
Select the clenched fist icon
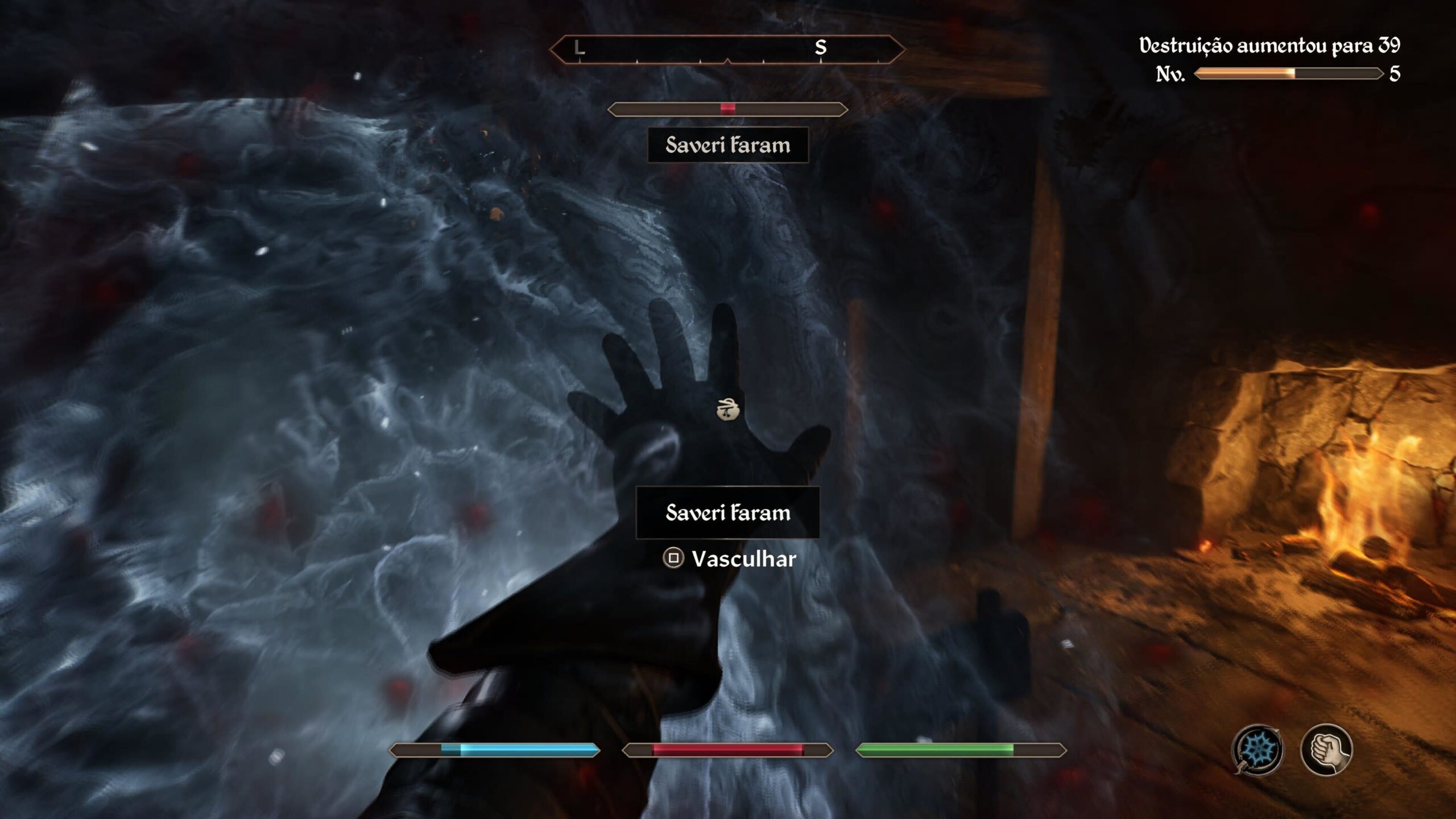[1327, 749]
